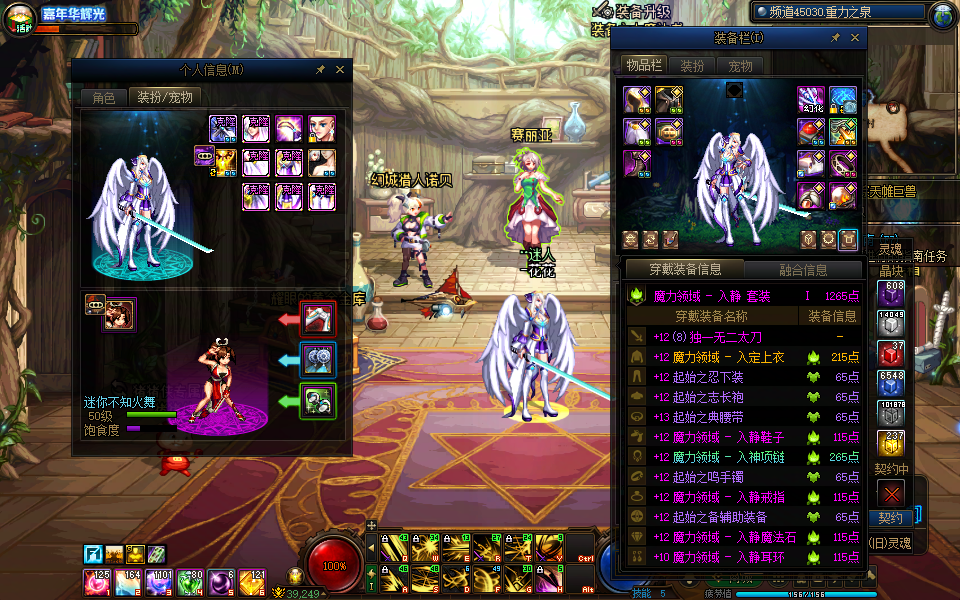Viewport: 960px width, 600px height.
Task: Click the F1 help icon
Action: click(x=93, y=554)
